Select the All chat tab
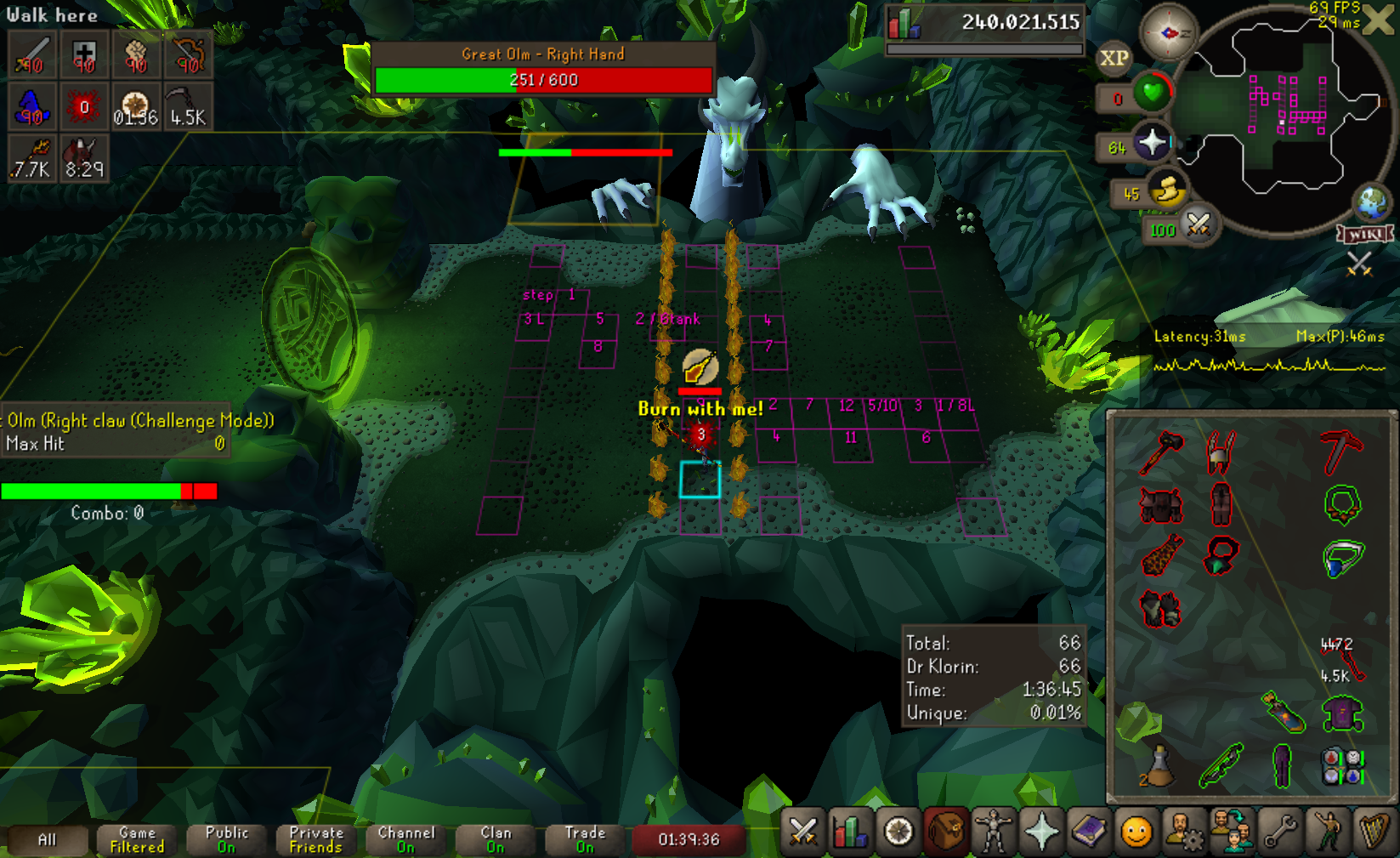 47,839
